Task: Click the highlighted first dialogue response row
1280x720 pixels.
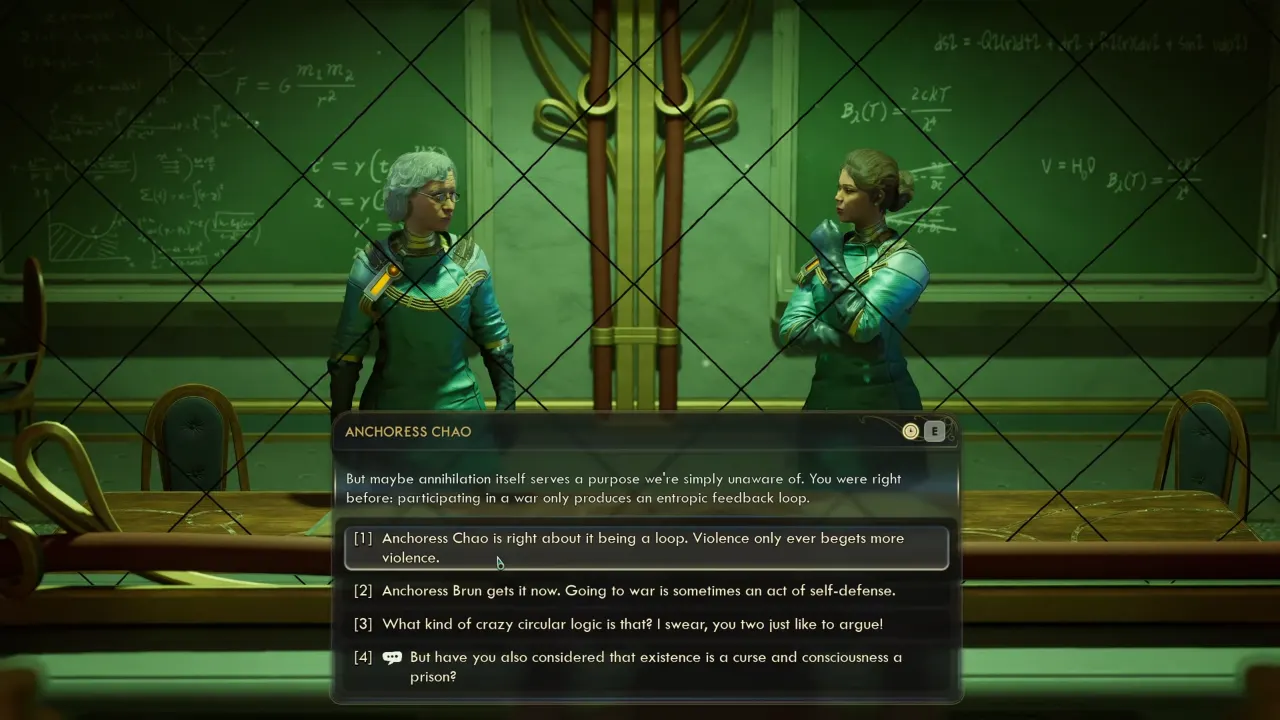Action: (x=646, y=547)
